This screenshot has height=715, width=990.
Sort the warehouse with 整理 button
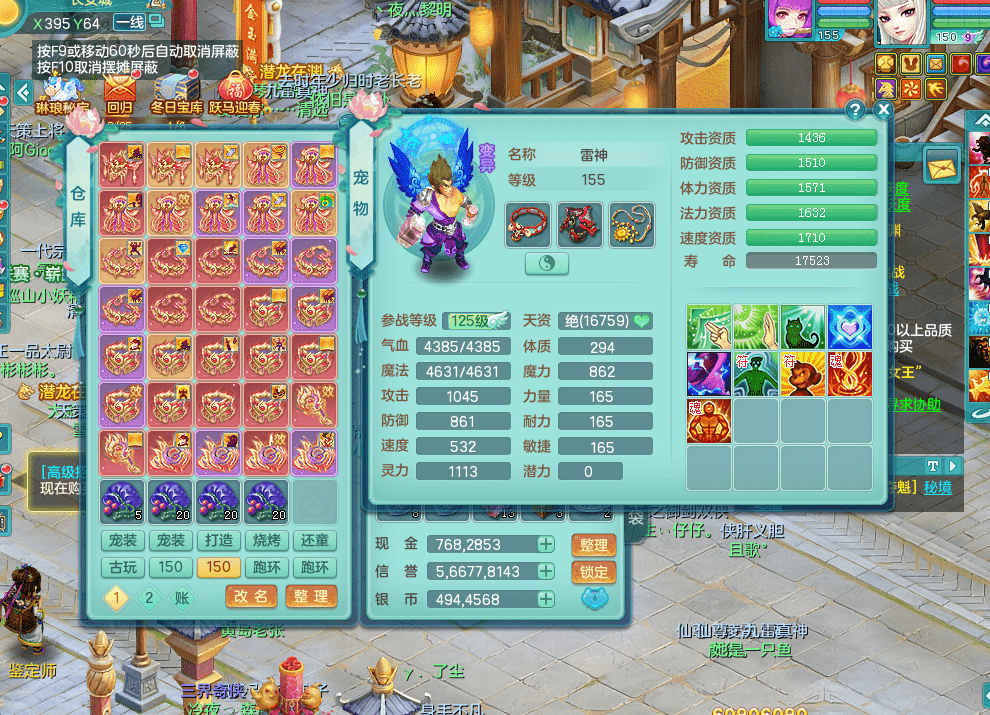310,596
